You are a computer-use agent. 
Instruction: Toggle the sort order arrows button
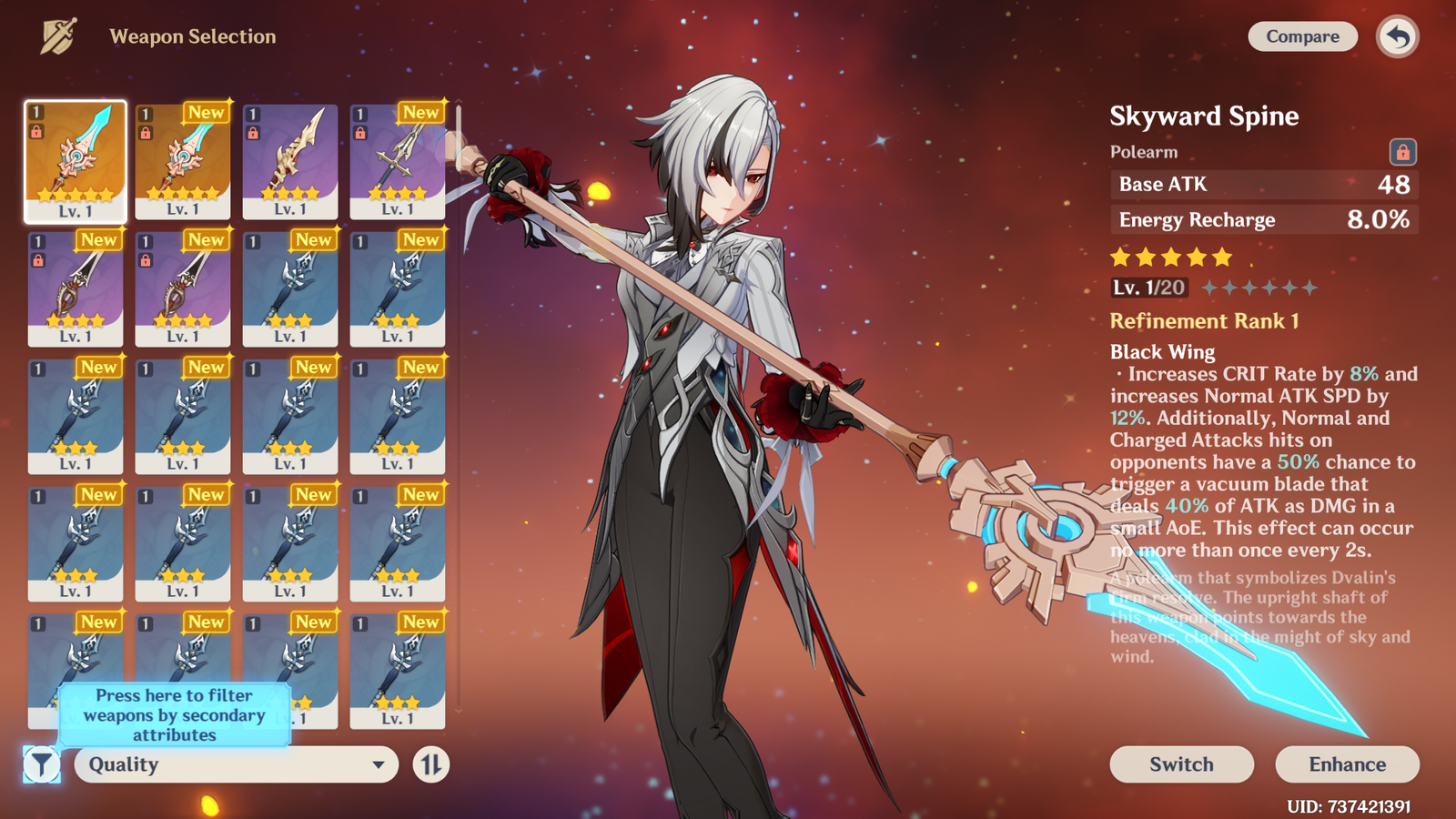(x=430, y=764)
